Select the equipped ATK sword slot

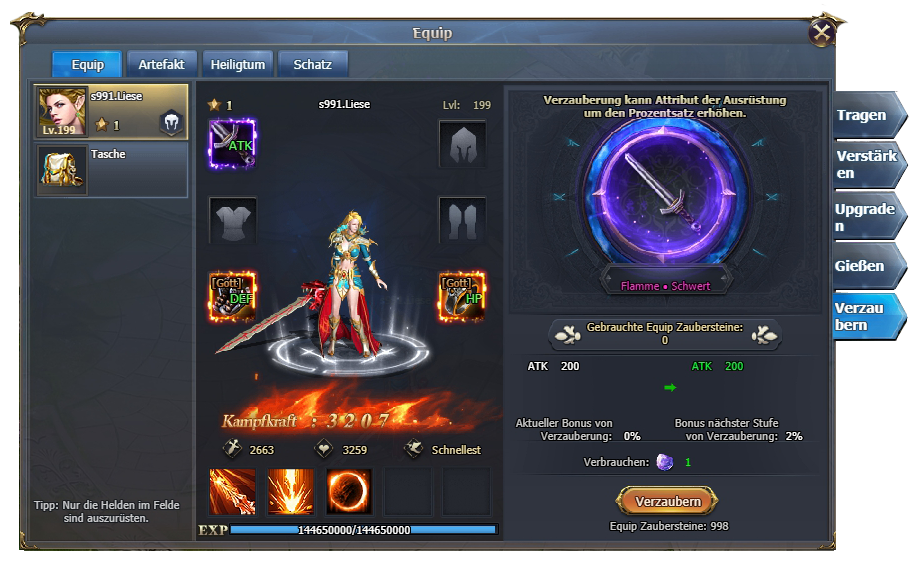(x=232, y=143)
